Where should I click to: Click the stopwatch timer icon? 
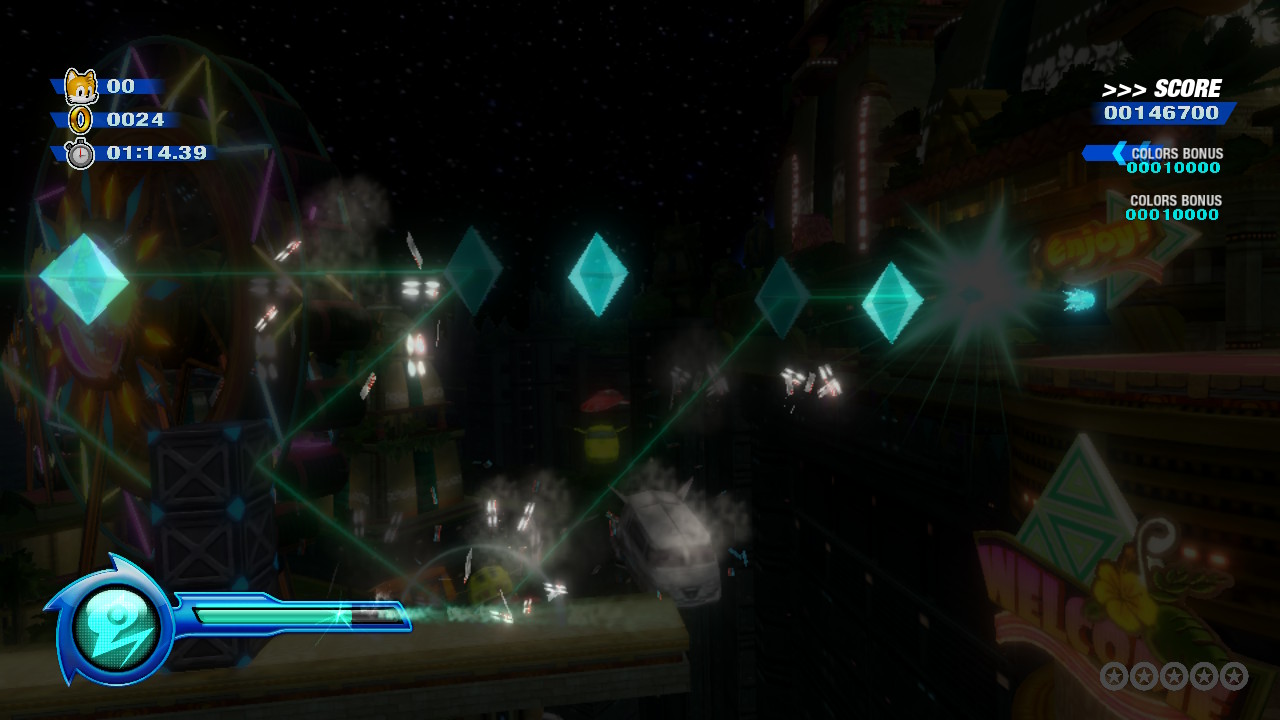coord(80,153)
